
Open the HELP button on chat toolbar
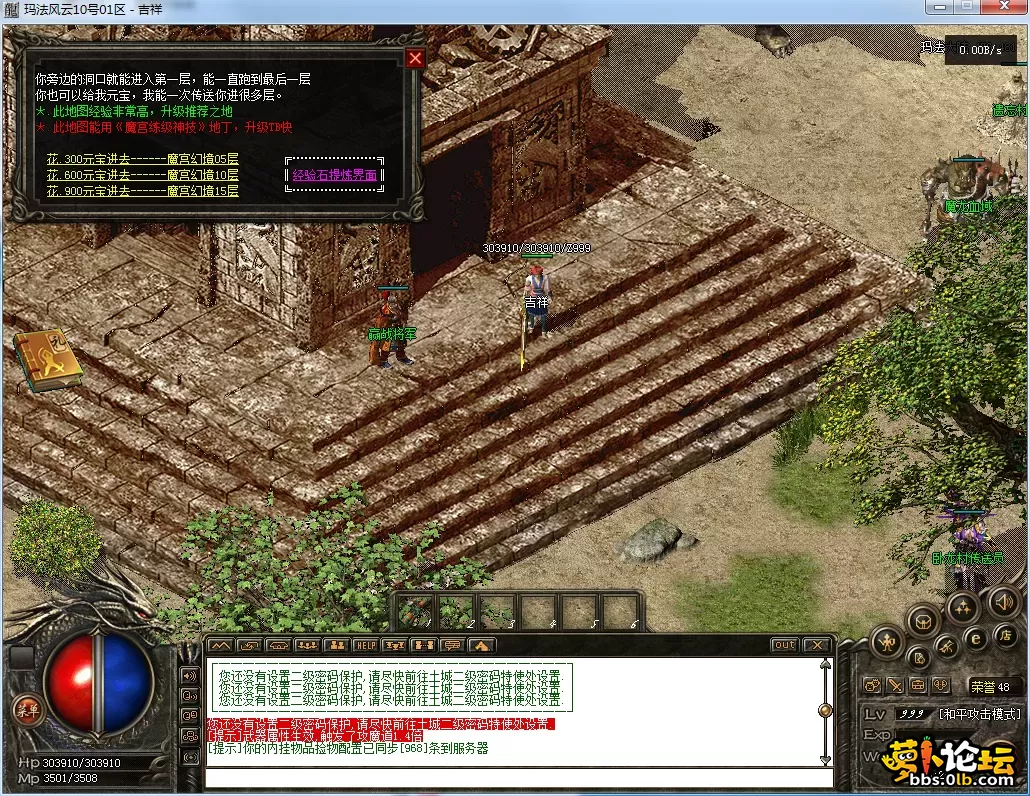pyautogui.click(x=365, y=645)
